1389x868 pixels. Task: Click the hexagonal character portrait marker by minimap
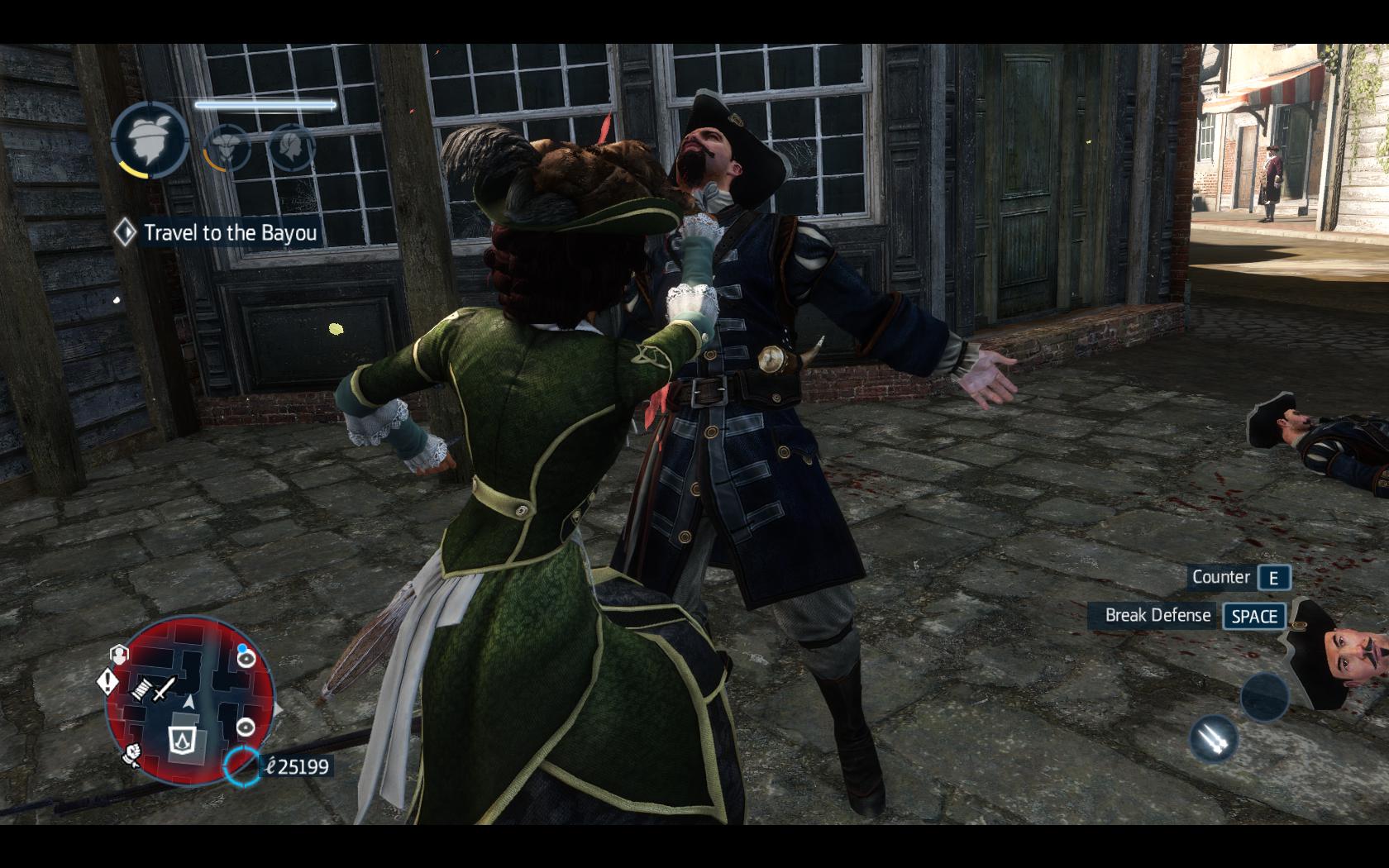(119, 655)
